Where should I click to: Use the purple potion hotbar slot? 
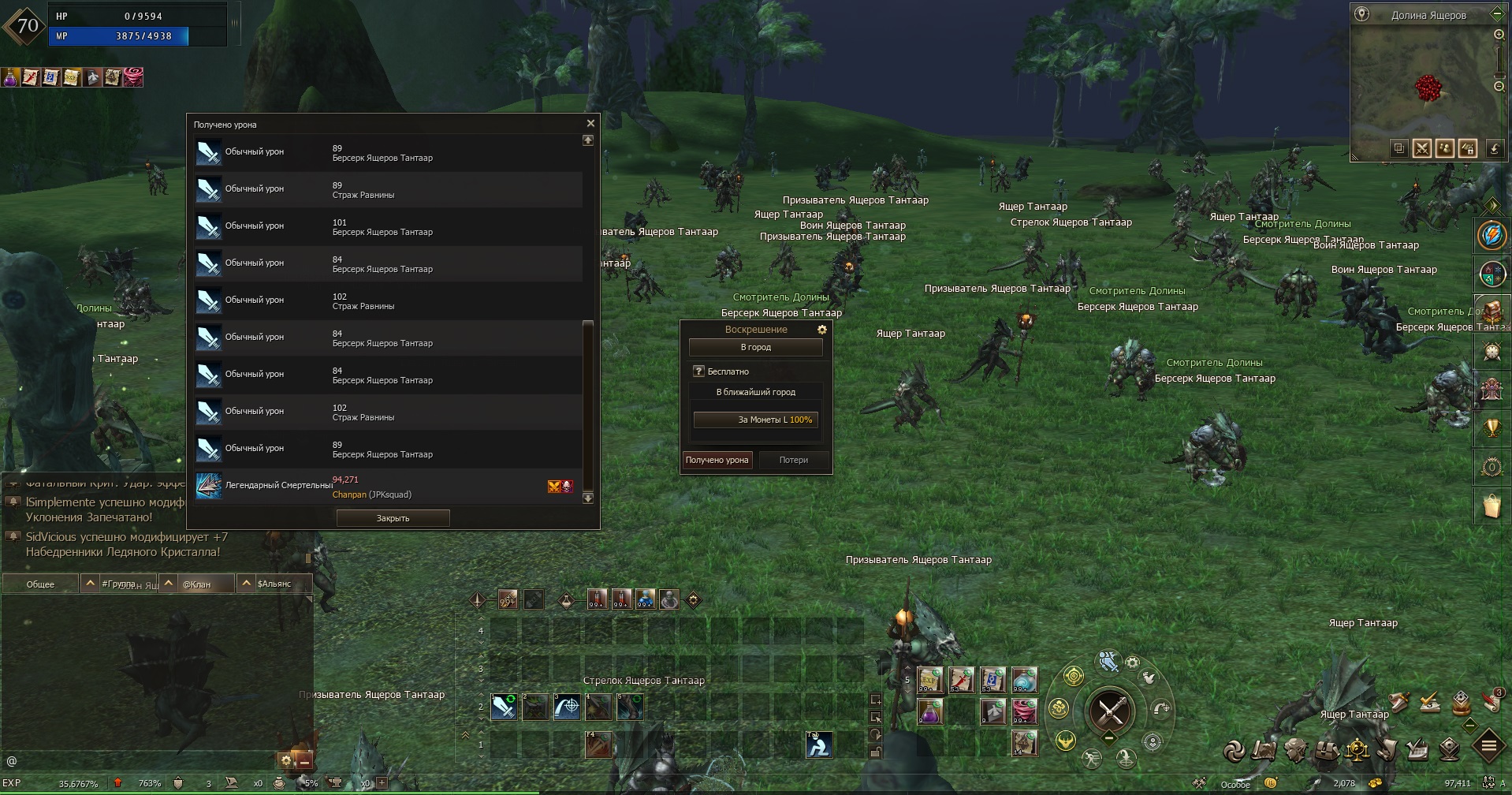(x=930, y=712)
